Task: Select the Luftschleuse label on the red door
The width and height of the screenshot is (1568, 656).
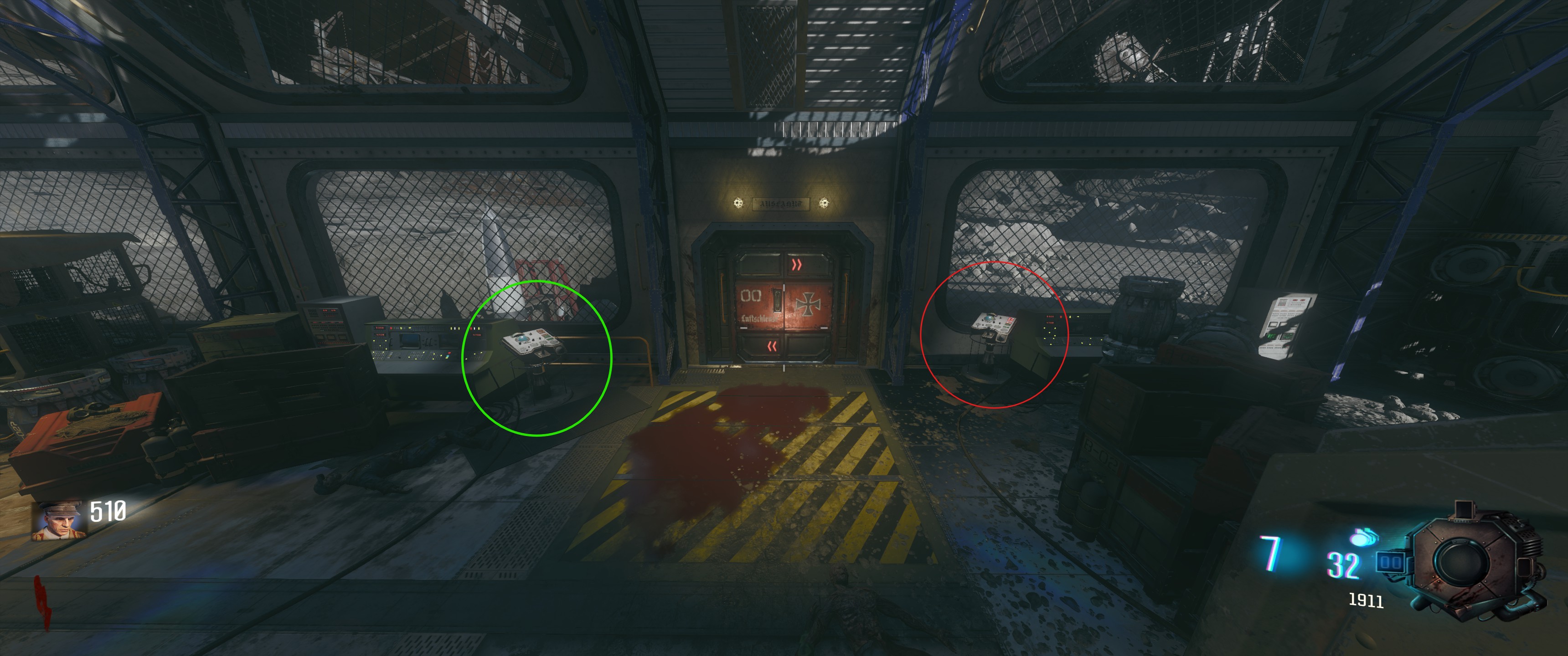Action: pyautogui.click(x=760, y=318)
